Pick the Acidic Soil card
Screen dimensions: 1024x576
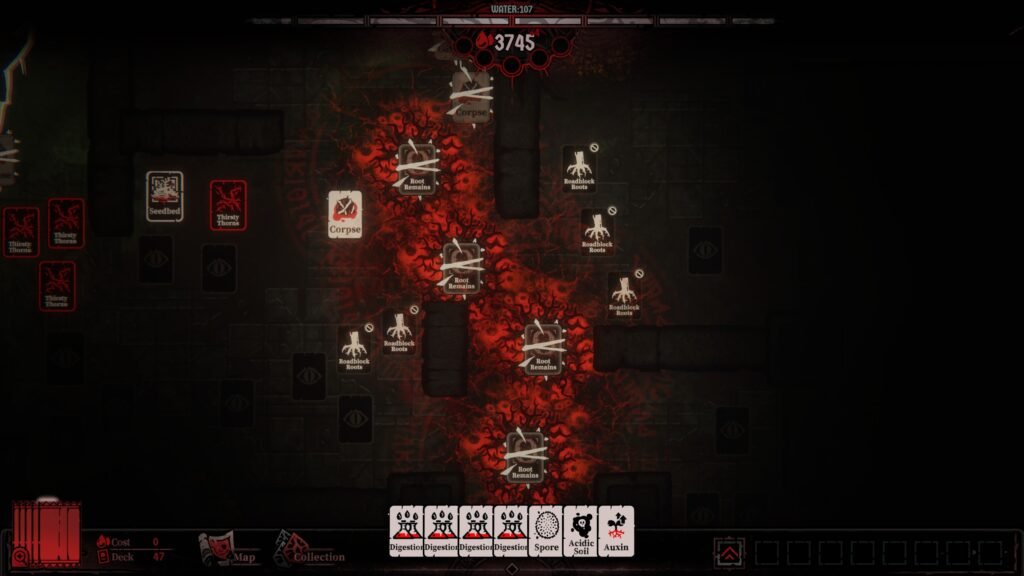[x=581, y=530]
